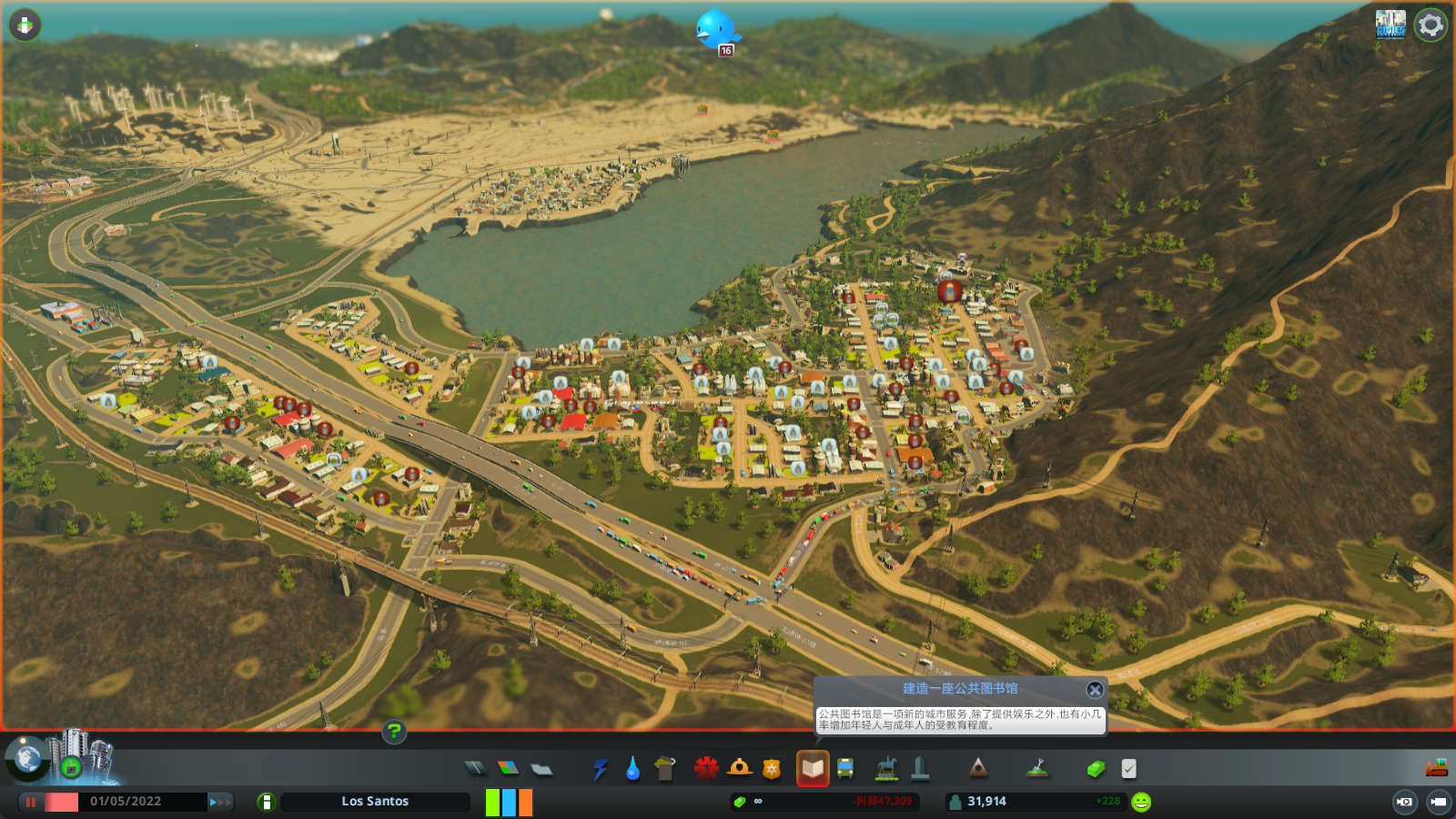
Task: Open the garbage bin menu
Action: pos(665,769)
